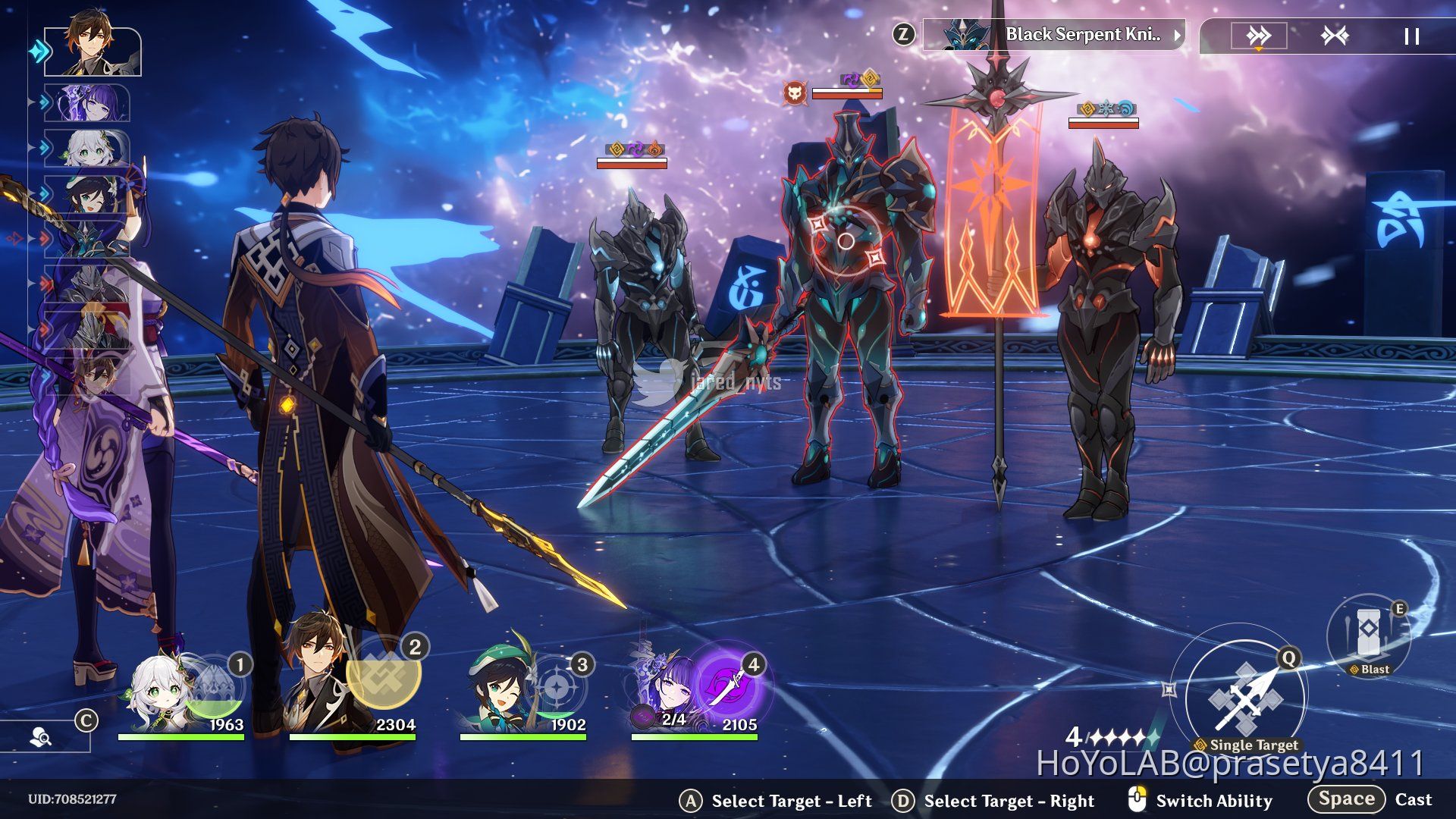The width and height of the screenshot is (1456, 819).
Task: Click the co-op assistant icon above the UID
Action: [39, 735]
